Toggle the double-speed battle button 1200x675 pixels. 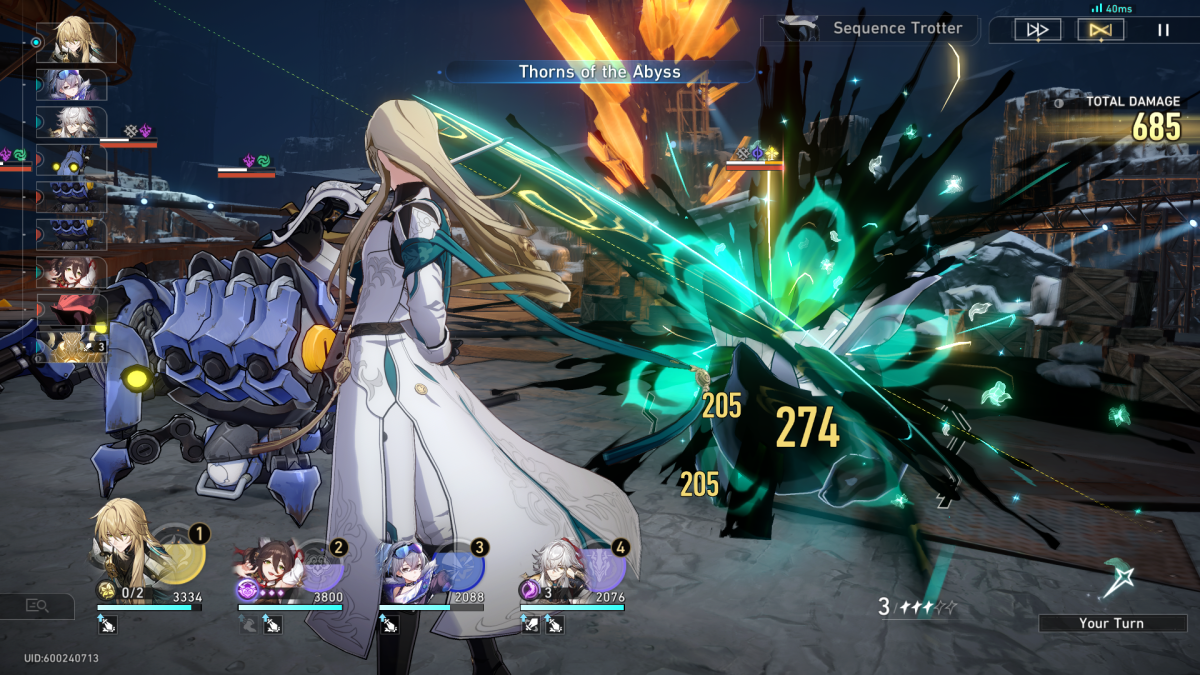pos(1037,30)
